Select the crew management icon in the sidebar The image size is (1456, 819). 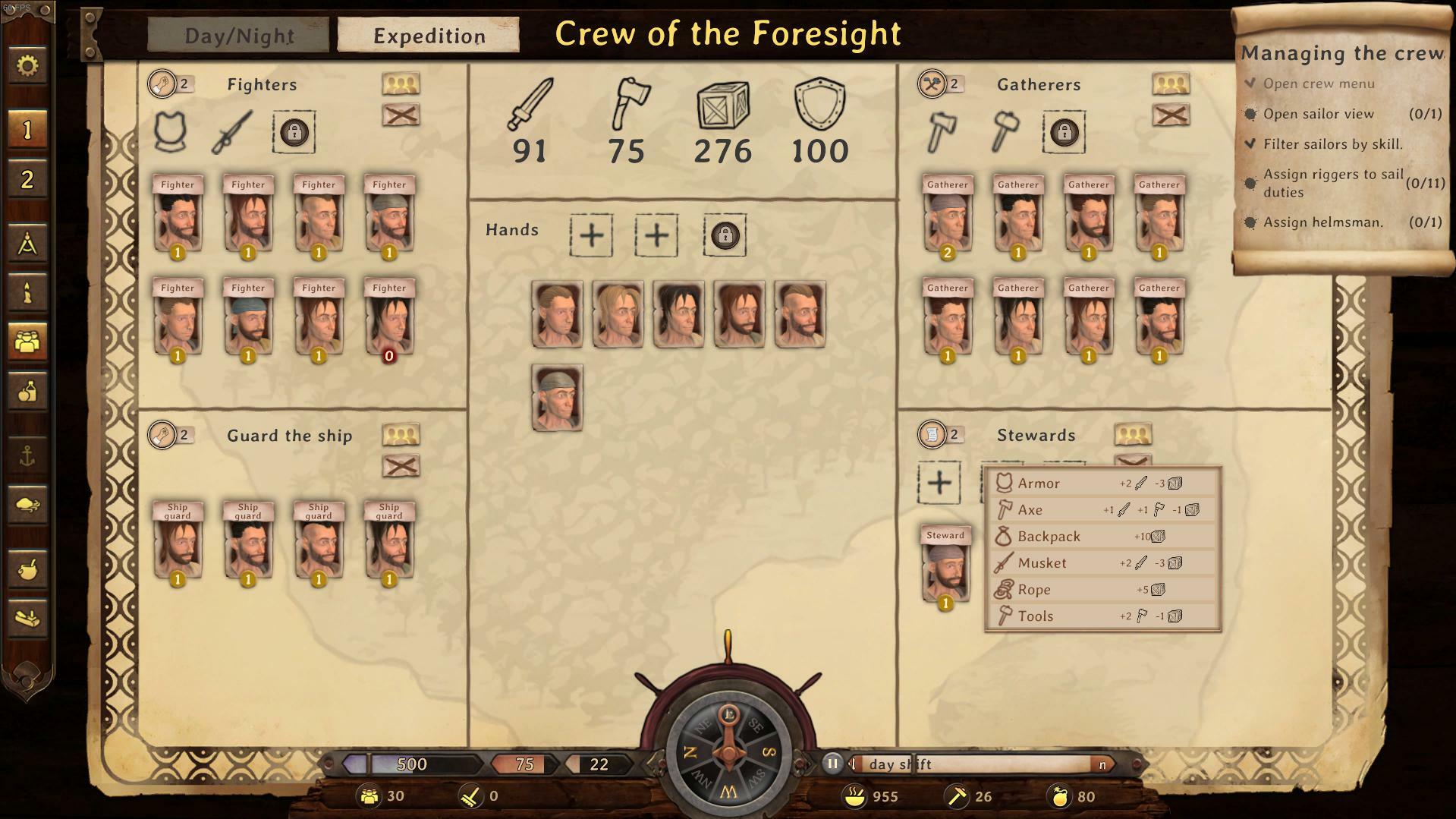28,342
